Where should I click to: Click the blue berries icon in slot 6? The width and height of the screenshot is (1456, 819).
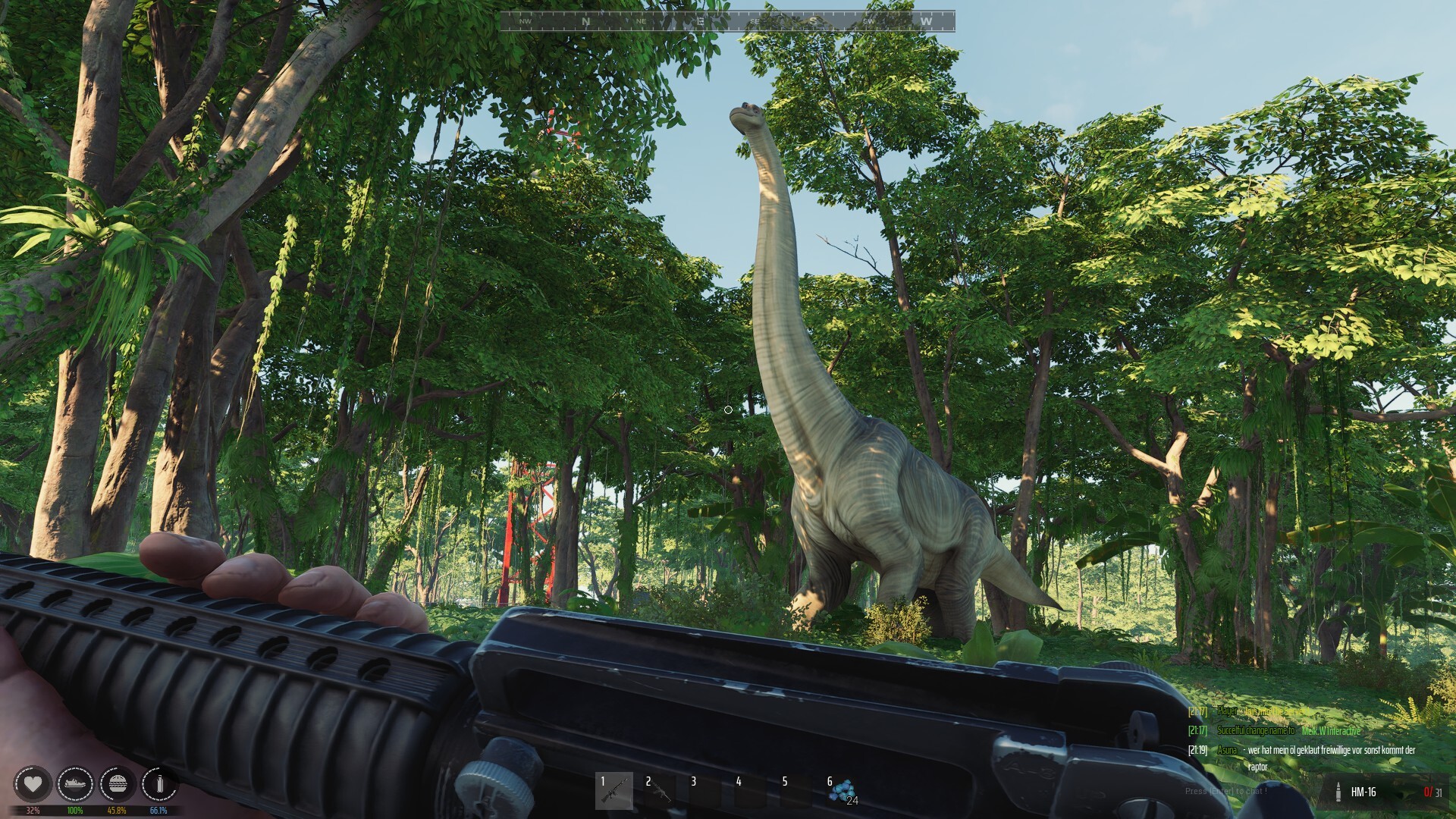[844, 792]
